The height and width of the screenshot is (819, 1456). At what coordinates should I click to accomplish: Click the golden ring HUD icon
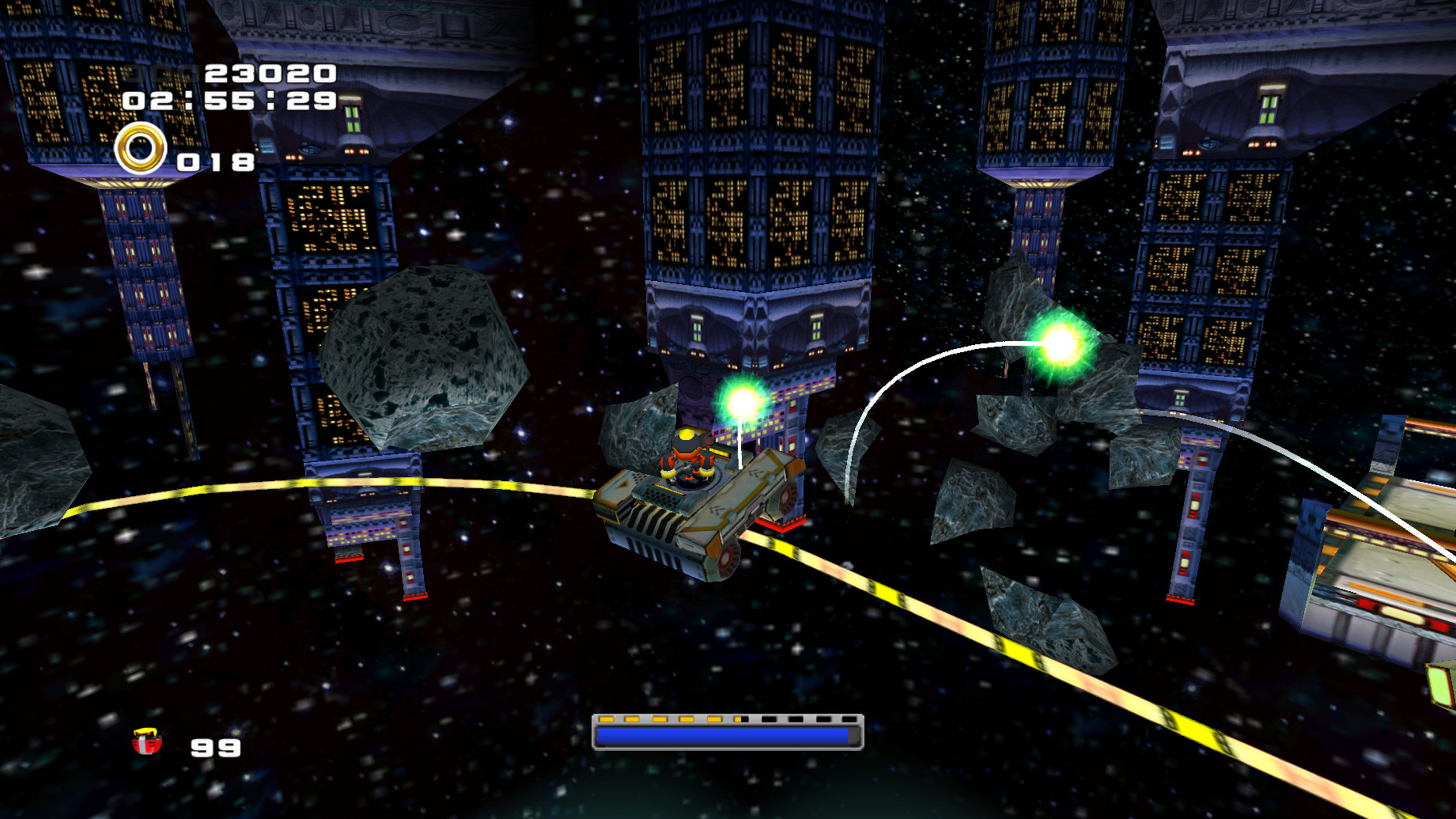[141, 148]
